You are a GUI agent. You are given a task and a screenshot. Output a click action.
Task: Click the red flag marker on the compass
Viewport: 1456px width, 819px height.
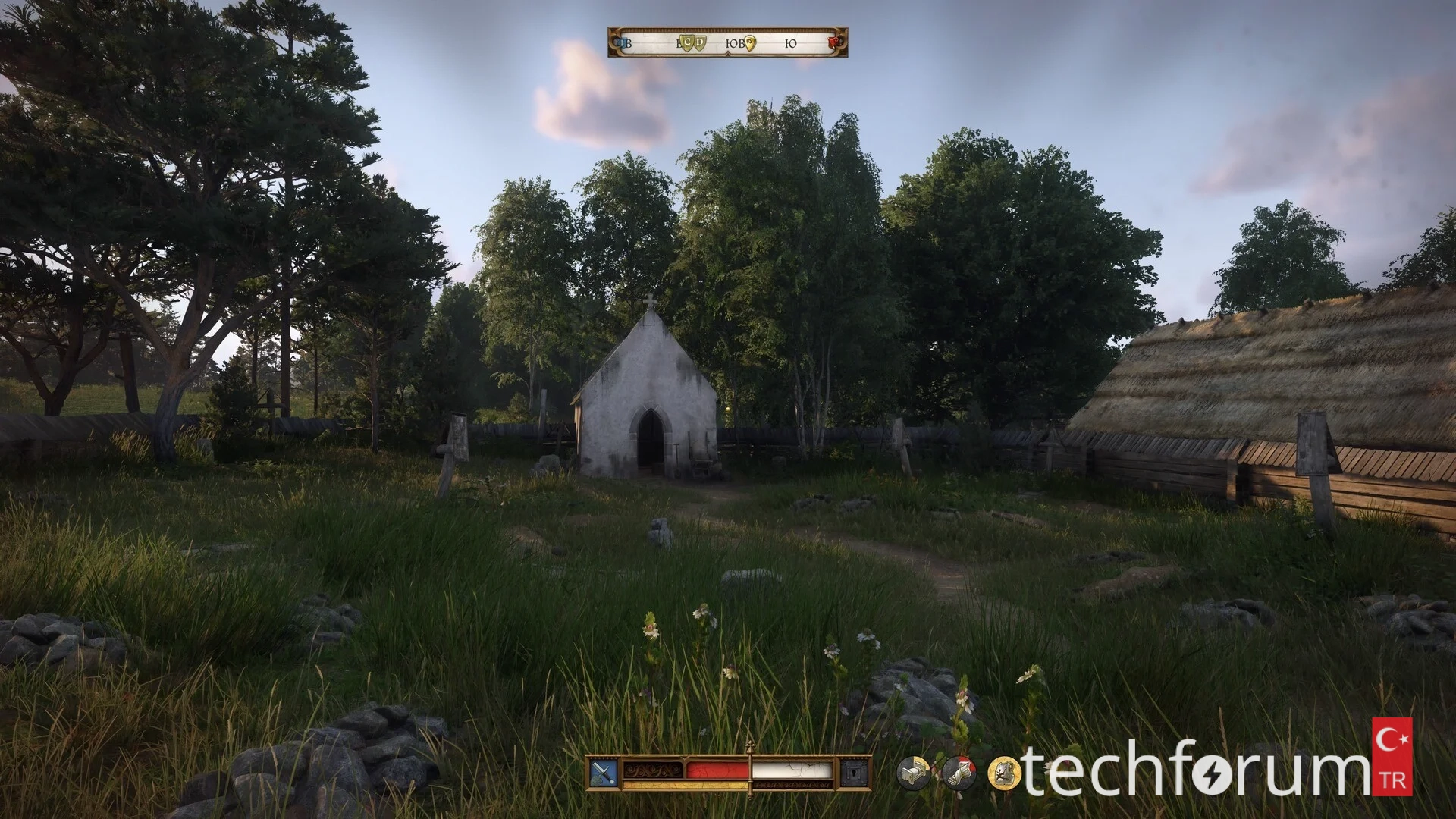837,43
